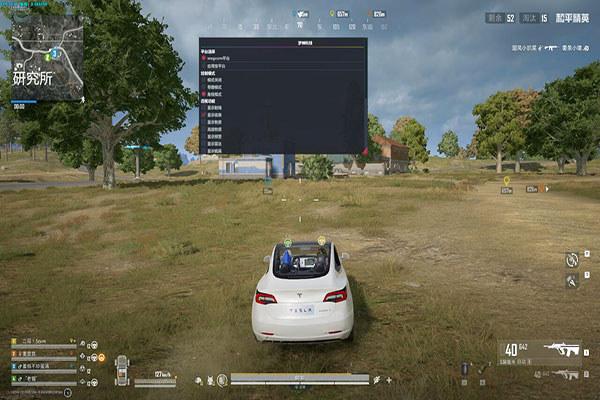Click the helmet equipment icon
Screen dimensions: 600x400
(x=198, y=380)
